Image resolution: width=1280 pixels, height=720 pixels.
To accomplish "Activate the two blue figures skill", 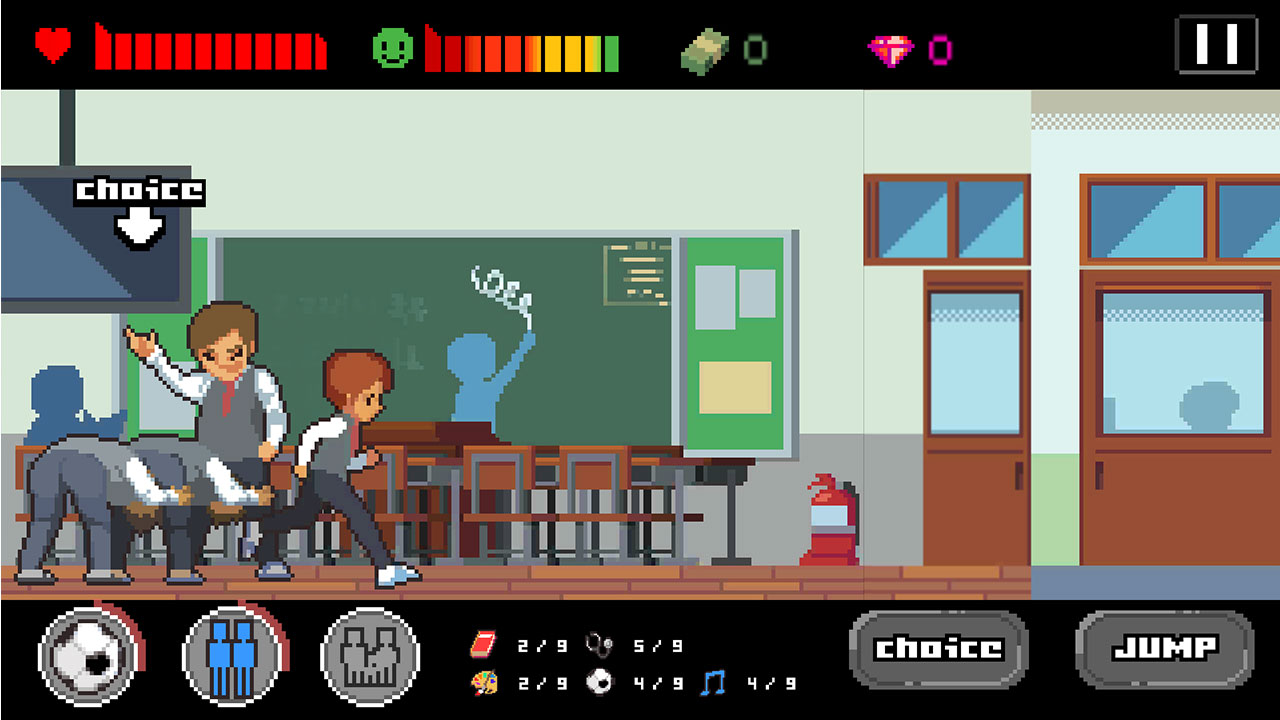I will coord(231,657).
